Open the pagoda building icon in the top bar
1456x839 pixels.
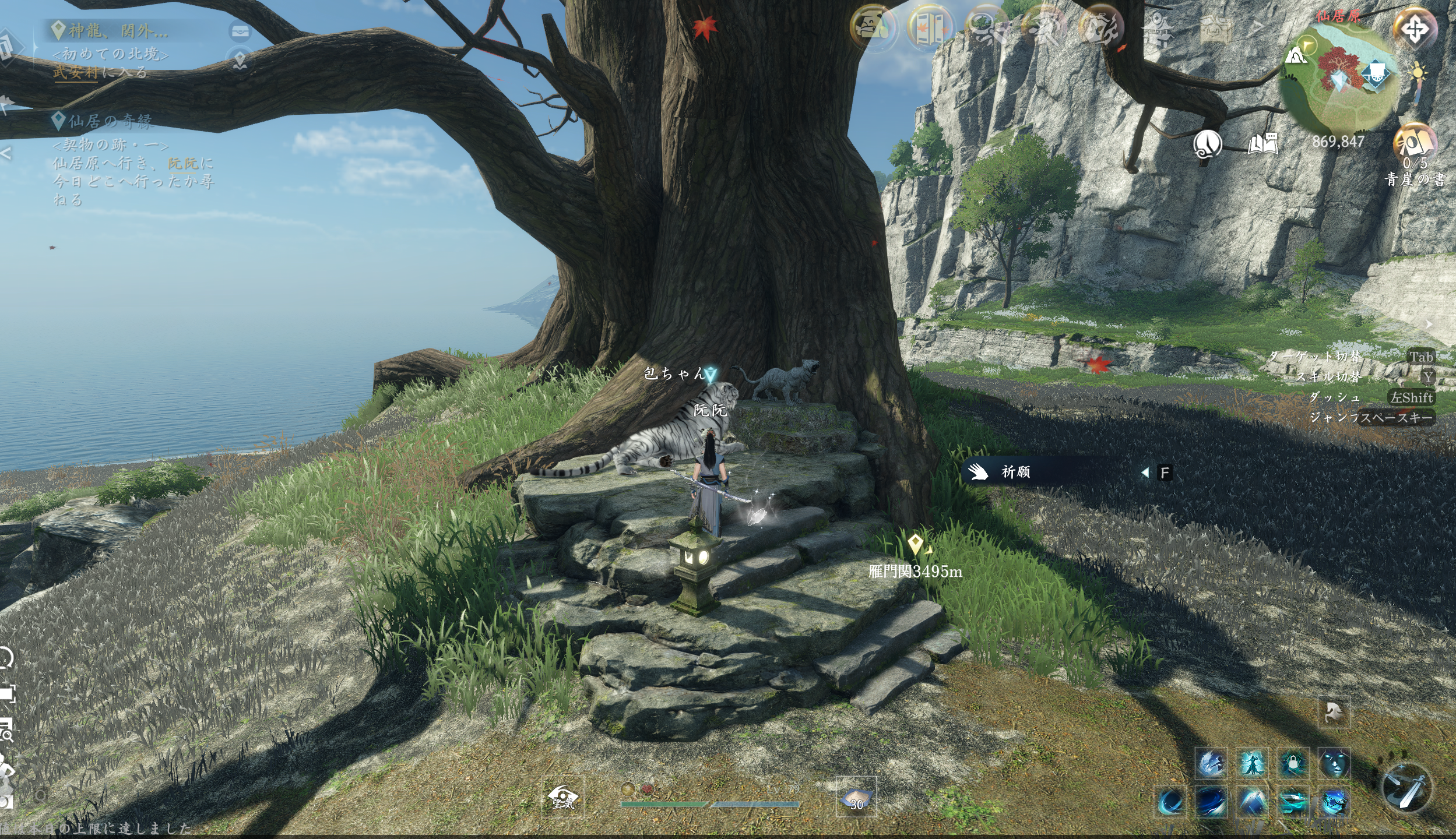[1158, 28]
